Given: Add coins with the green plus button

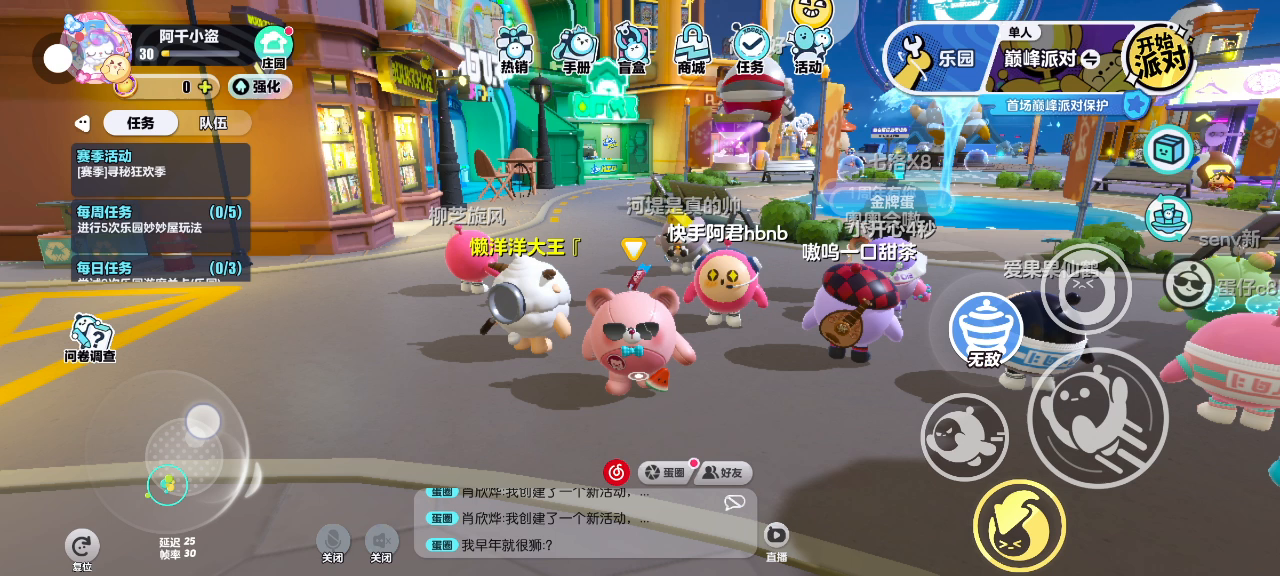Looking at the screenshot, I should (x=205, y=87).
